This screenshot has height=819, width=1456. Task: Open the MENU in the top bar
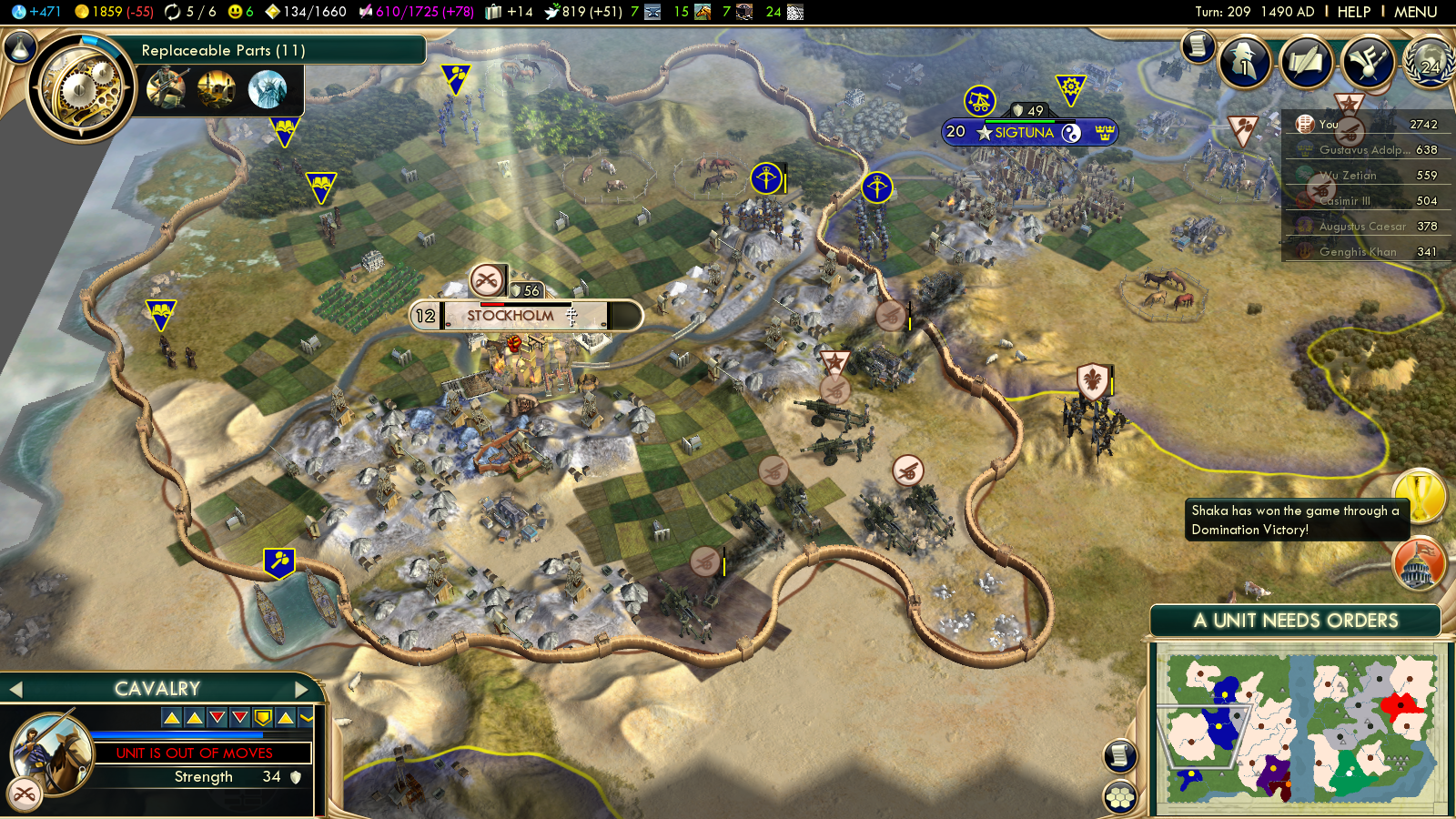[x=1415, y=12]
